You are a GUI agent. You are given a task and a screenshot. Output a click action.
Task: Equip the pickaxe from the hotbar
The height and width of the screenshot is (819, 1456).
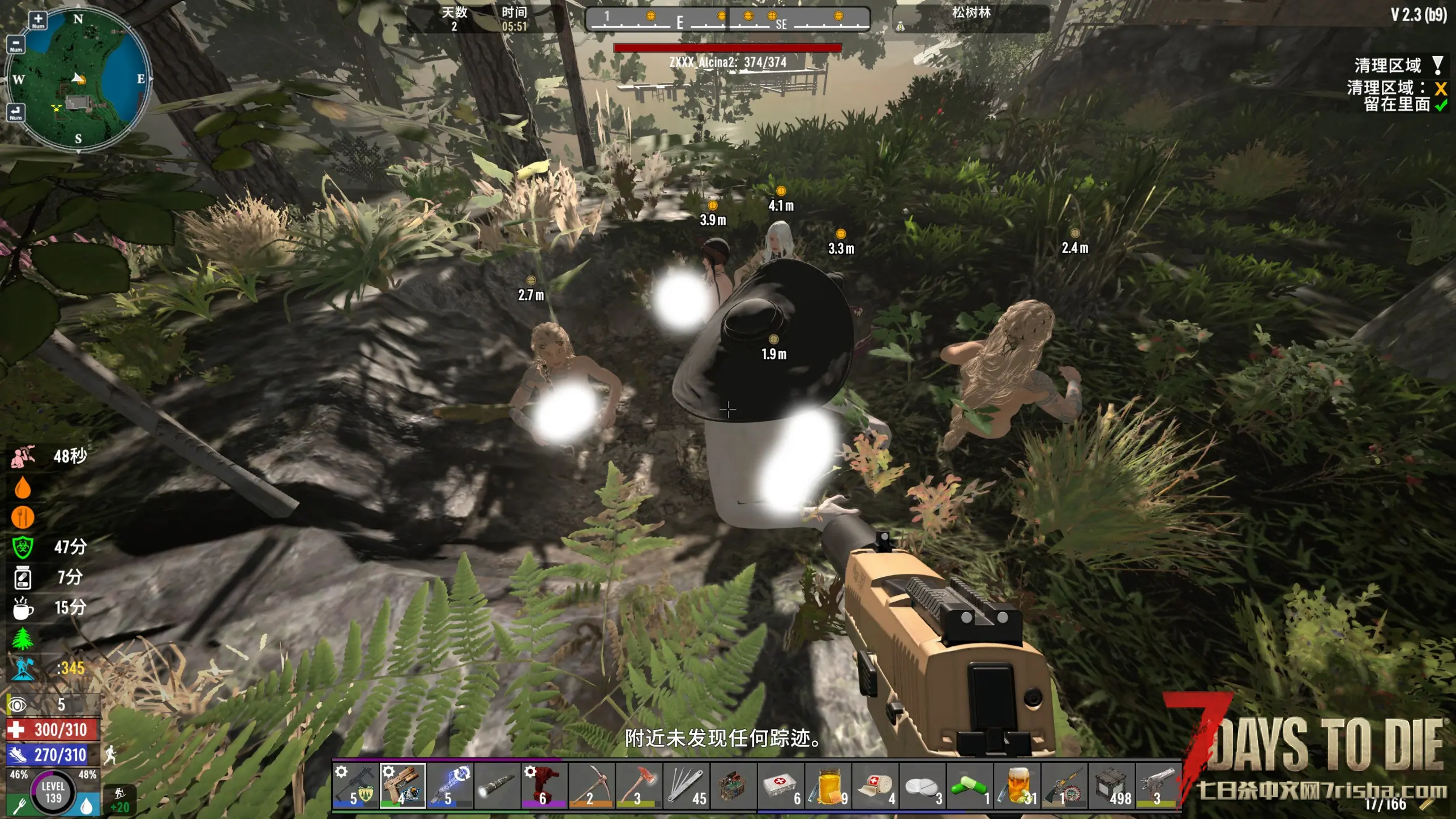pyautogui.click(x=592, y=786)
